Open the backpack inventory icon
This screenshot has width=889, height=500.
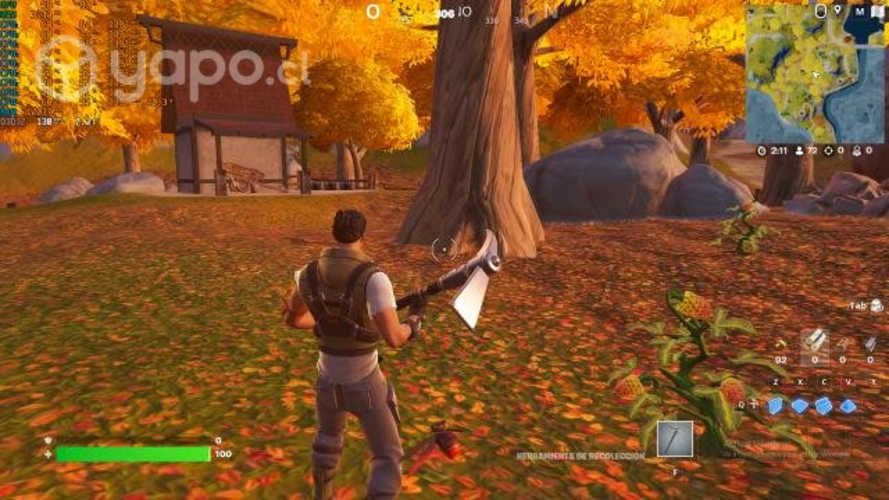coord(877,305)
